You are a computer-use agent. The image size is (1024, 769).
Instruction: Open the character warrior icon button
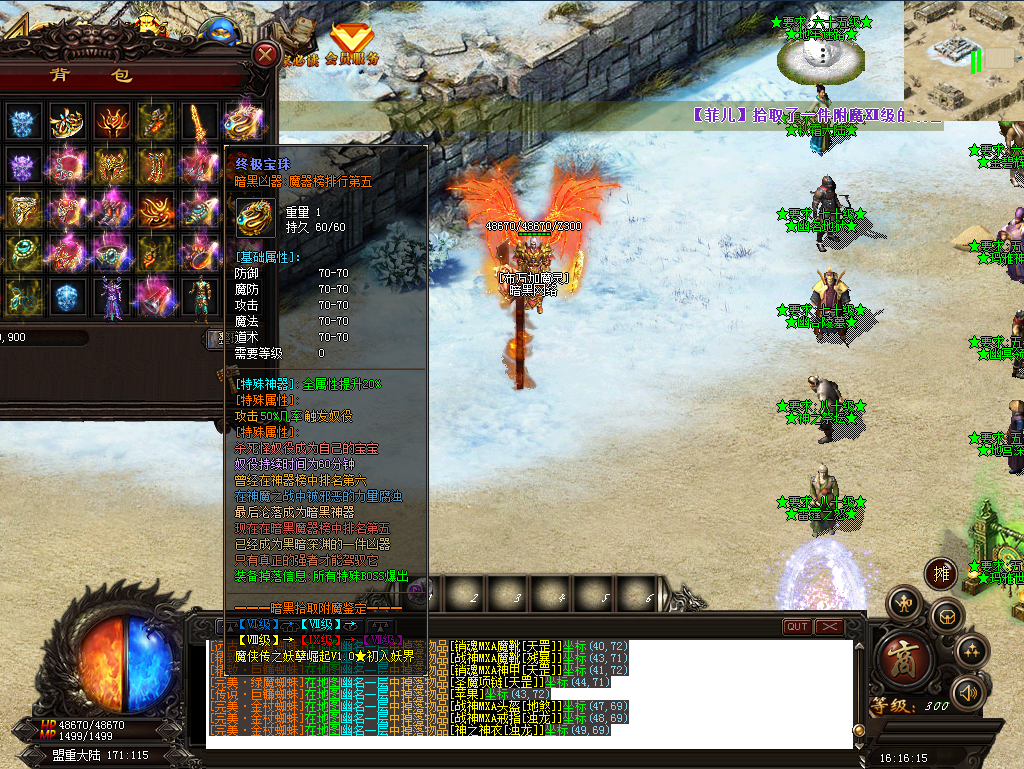[x=904, y=602]
